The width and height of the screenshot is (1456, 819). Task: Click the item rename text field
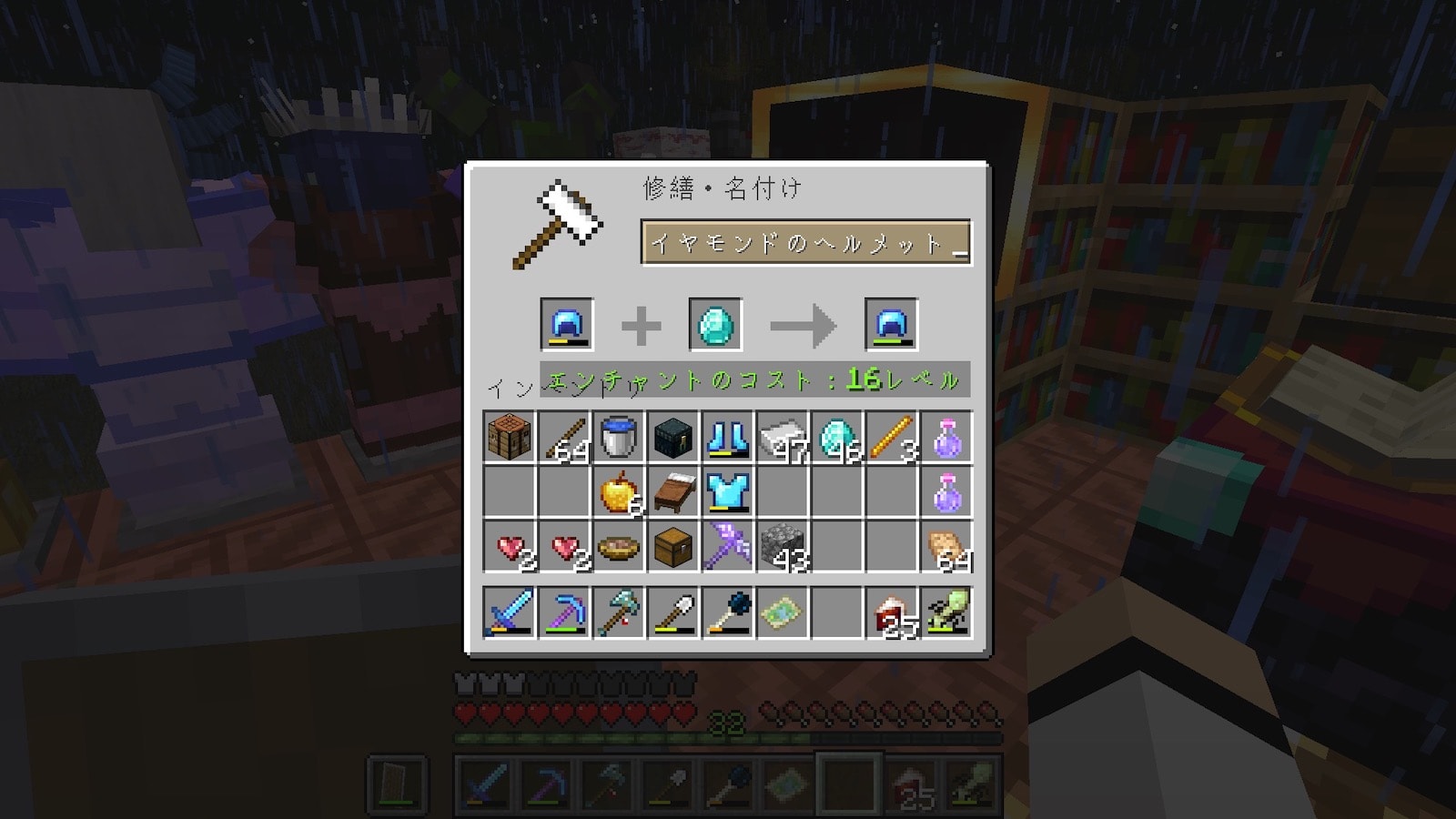805,243
